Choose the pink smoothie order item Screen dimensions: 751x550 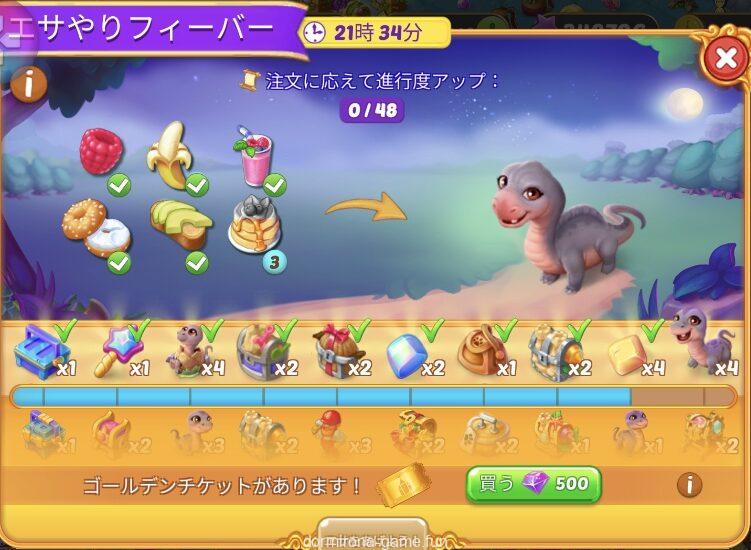coord(252,157)
